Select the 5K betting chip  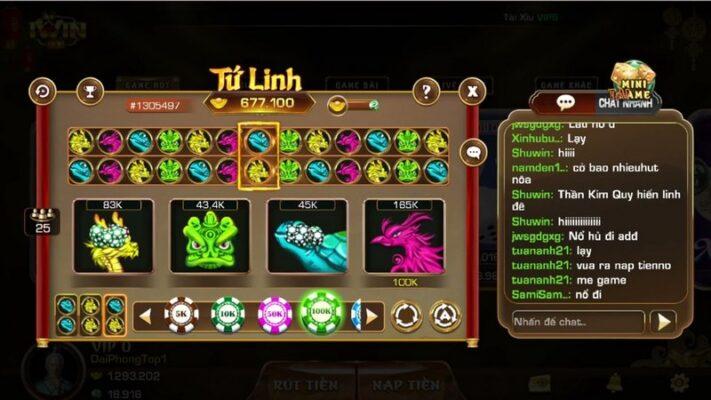[181, 316]
